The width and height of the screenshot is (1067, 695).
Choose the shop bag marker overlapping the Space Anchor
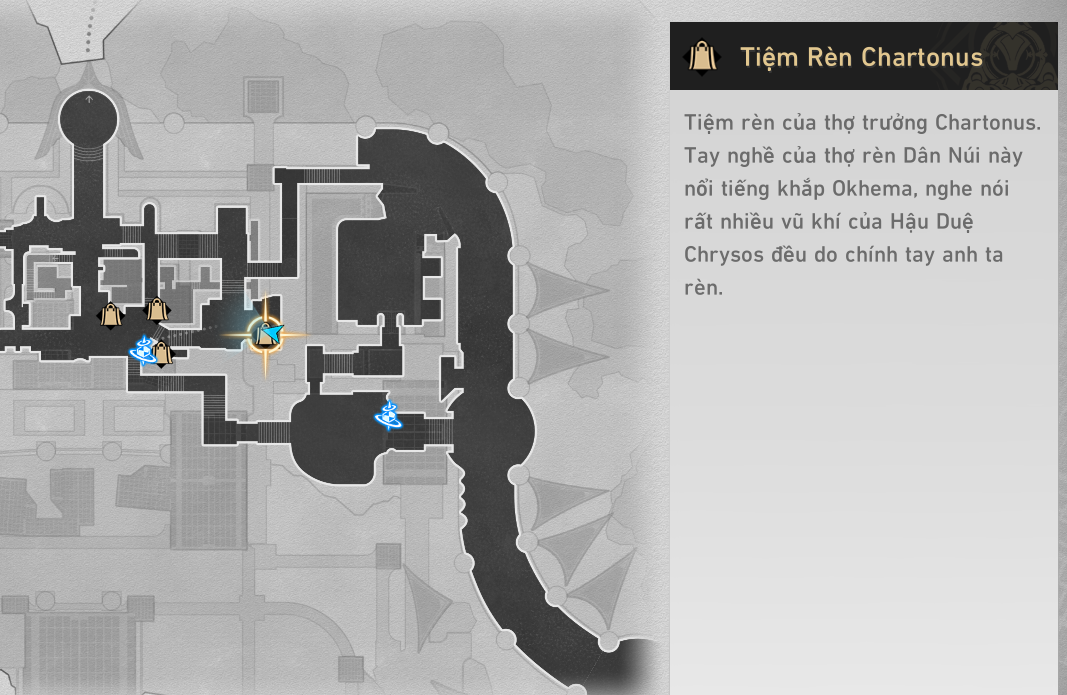161,353
